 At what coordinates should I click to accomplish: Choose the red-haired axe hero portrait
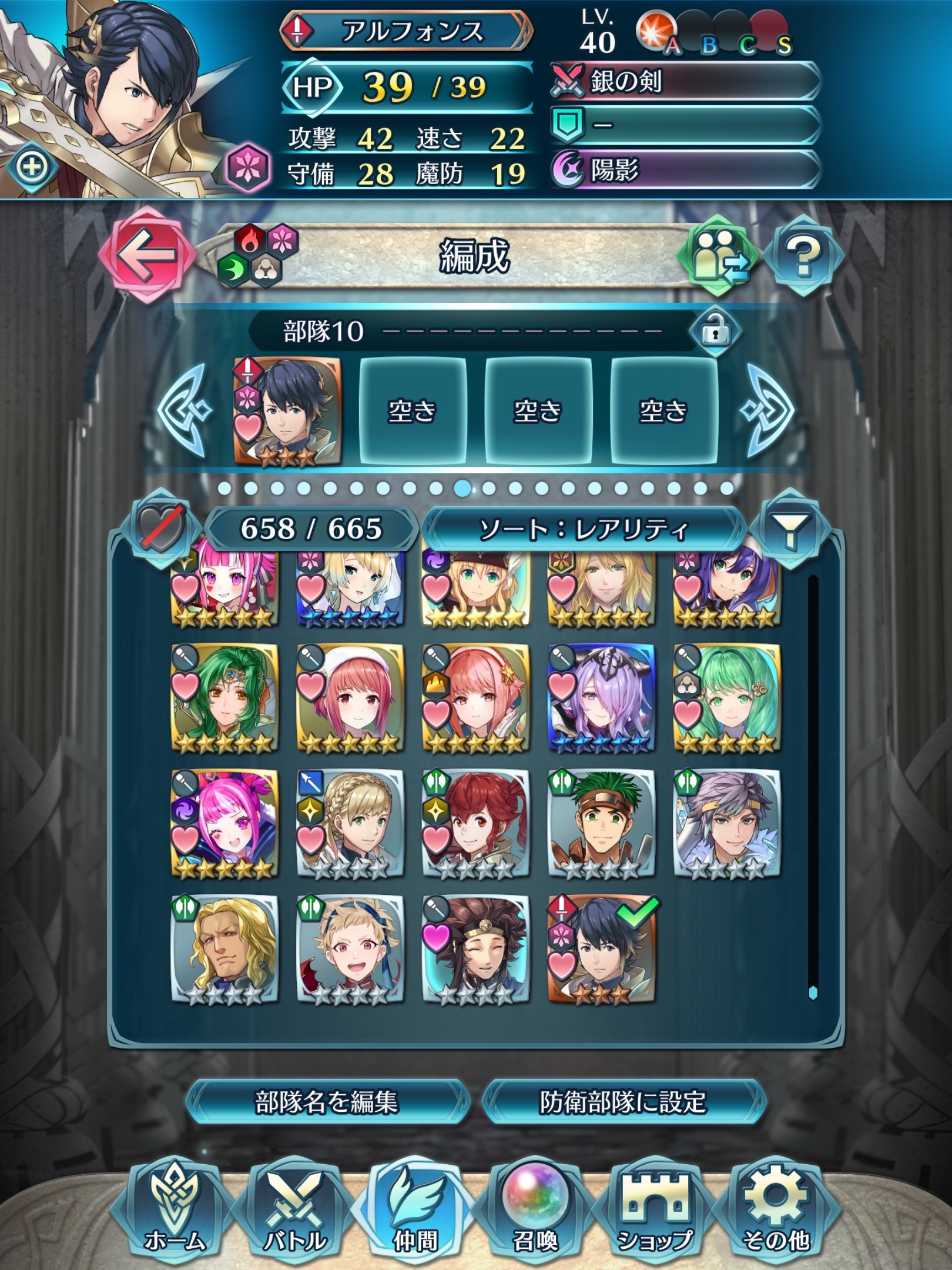click(475, 823)
